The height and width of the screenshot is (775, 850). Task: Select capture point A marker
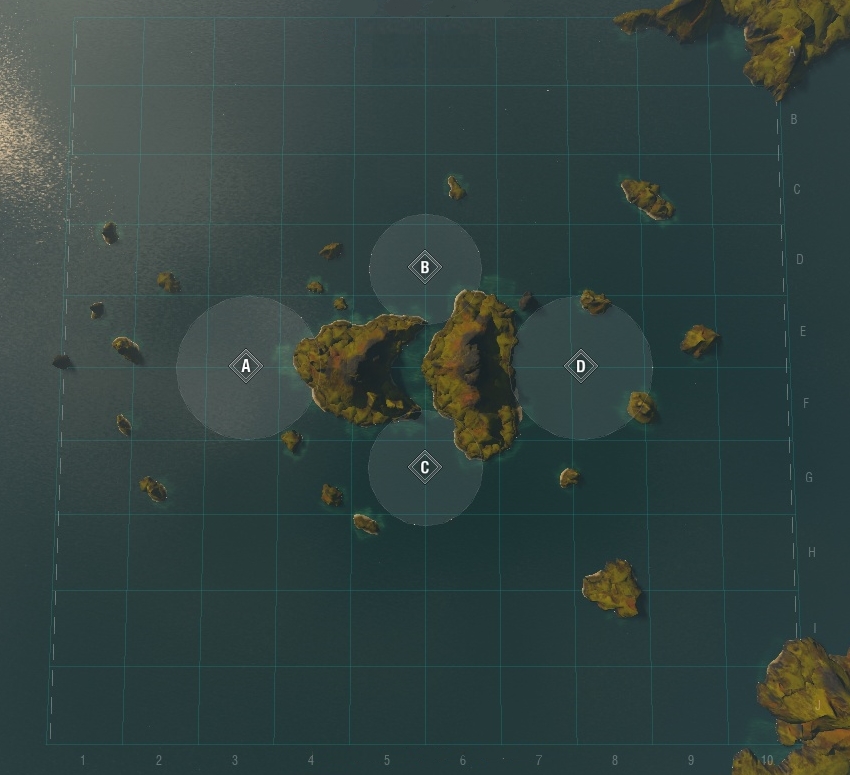246,367
